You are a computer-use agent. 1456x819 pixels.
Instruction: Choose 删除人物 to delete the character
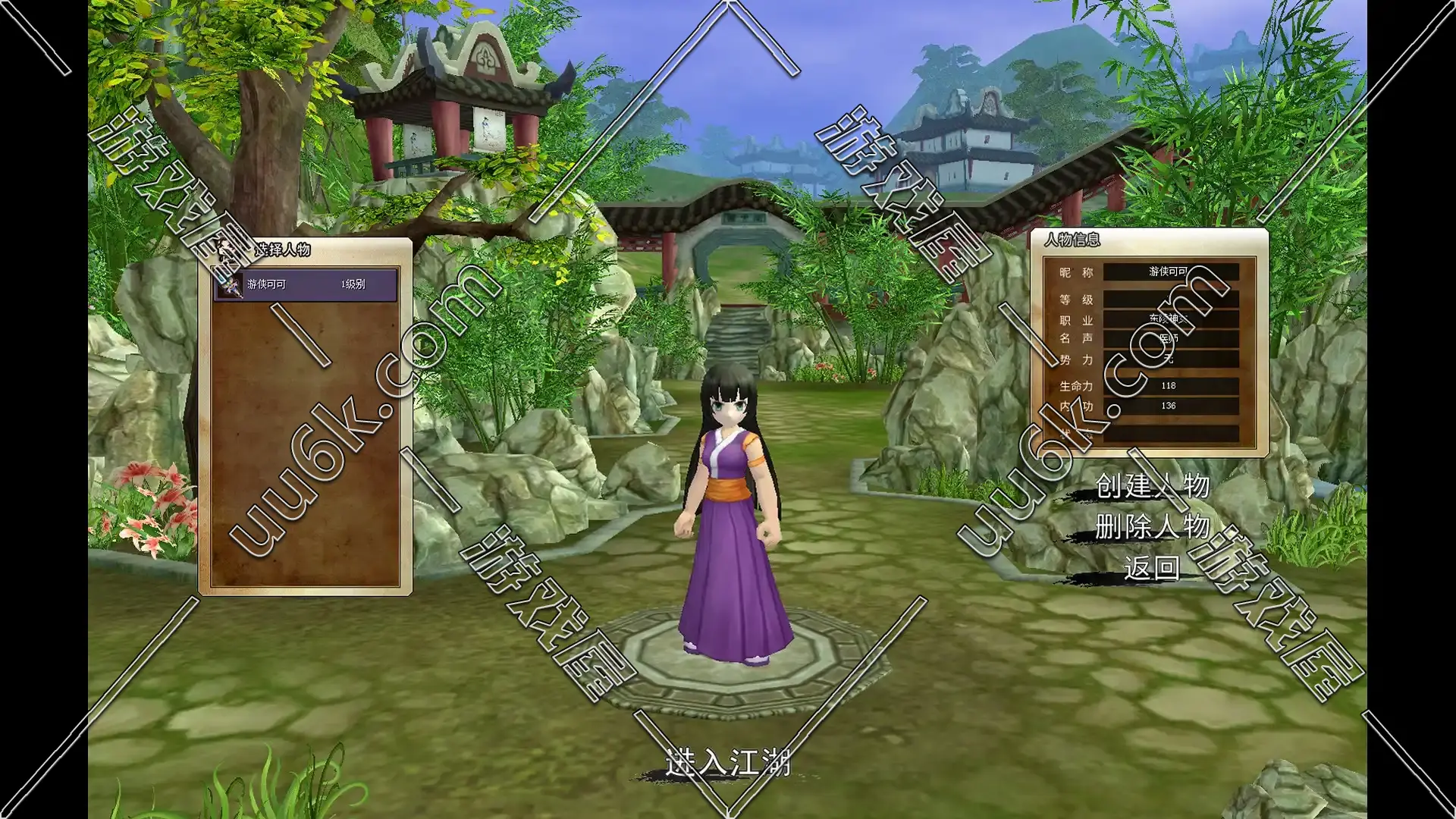[x=1152, y=526]
